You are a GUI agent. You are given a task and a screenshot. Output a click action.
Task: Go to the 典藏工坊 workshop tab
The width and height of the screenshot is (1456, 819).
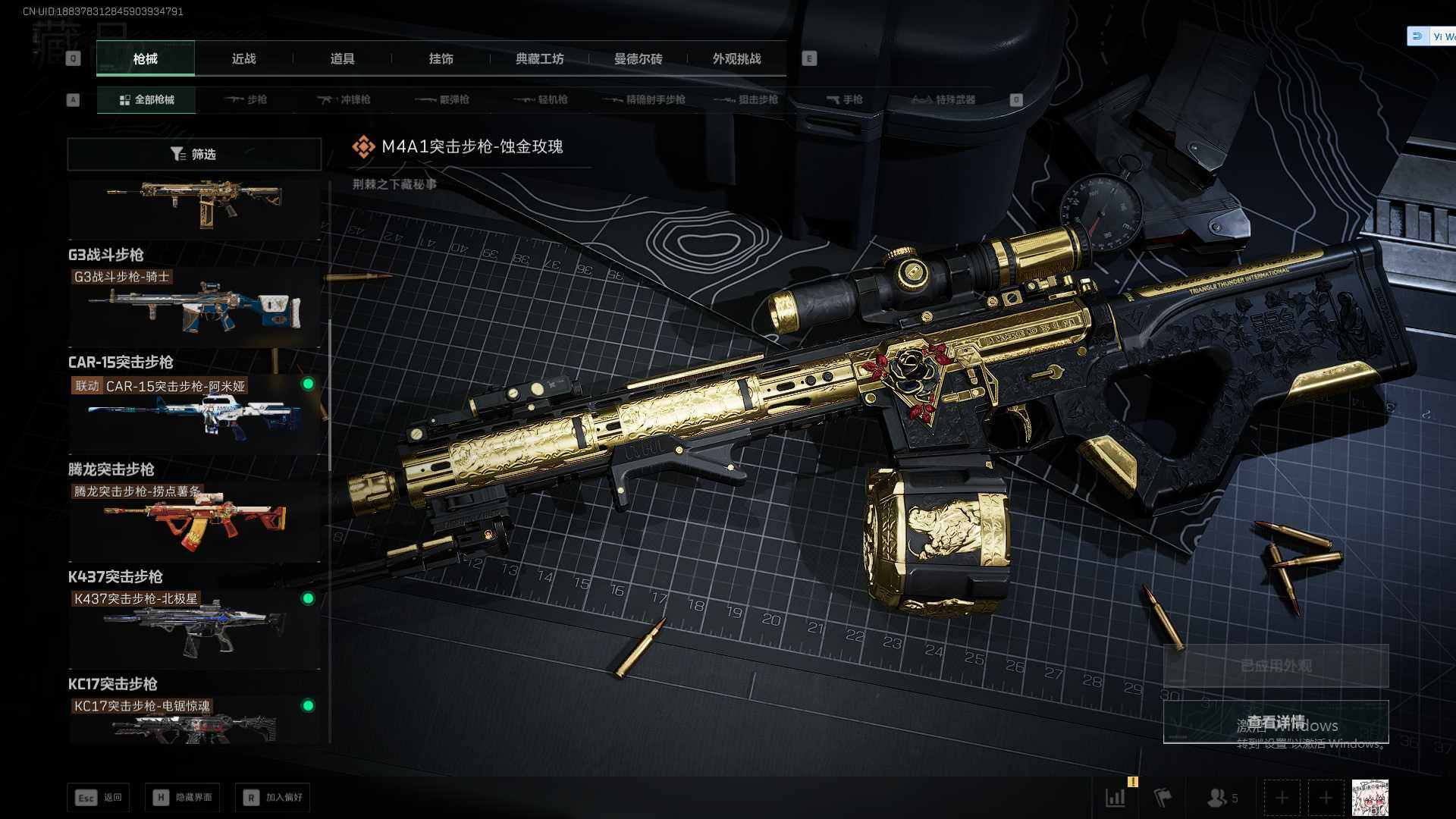click(539, 58)
